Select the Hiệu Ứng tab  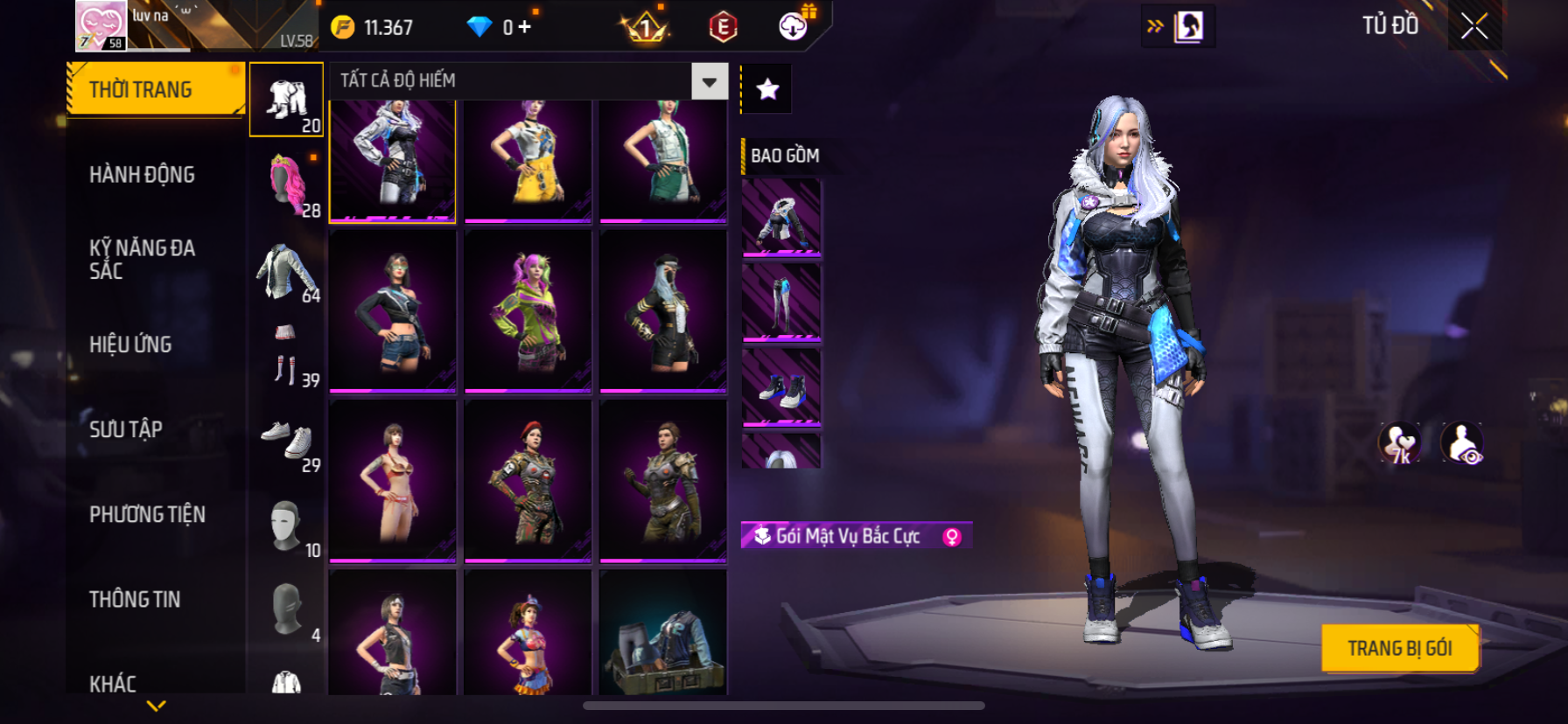point(130,345)
